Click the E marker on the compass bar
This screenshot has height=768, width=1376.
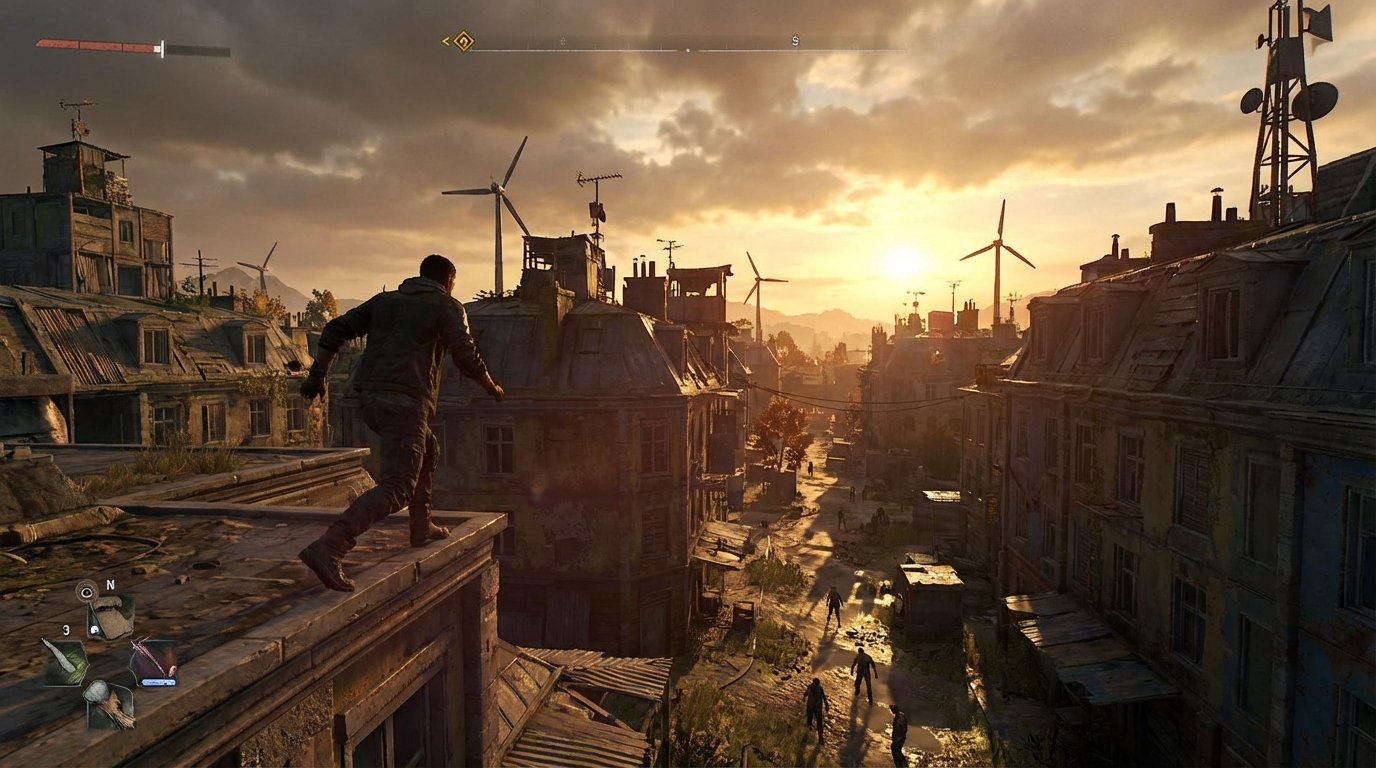563,41
